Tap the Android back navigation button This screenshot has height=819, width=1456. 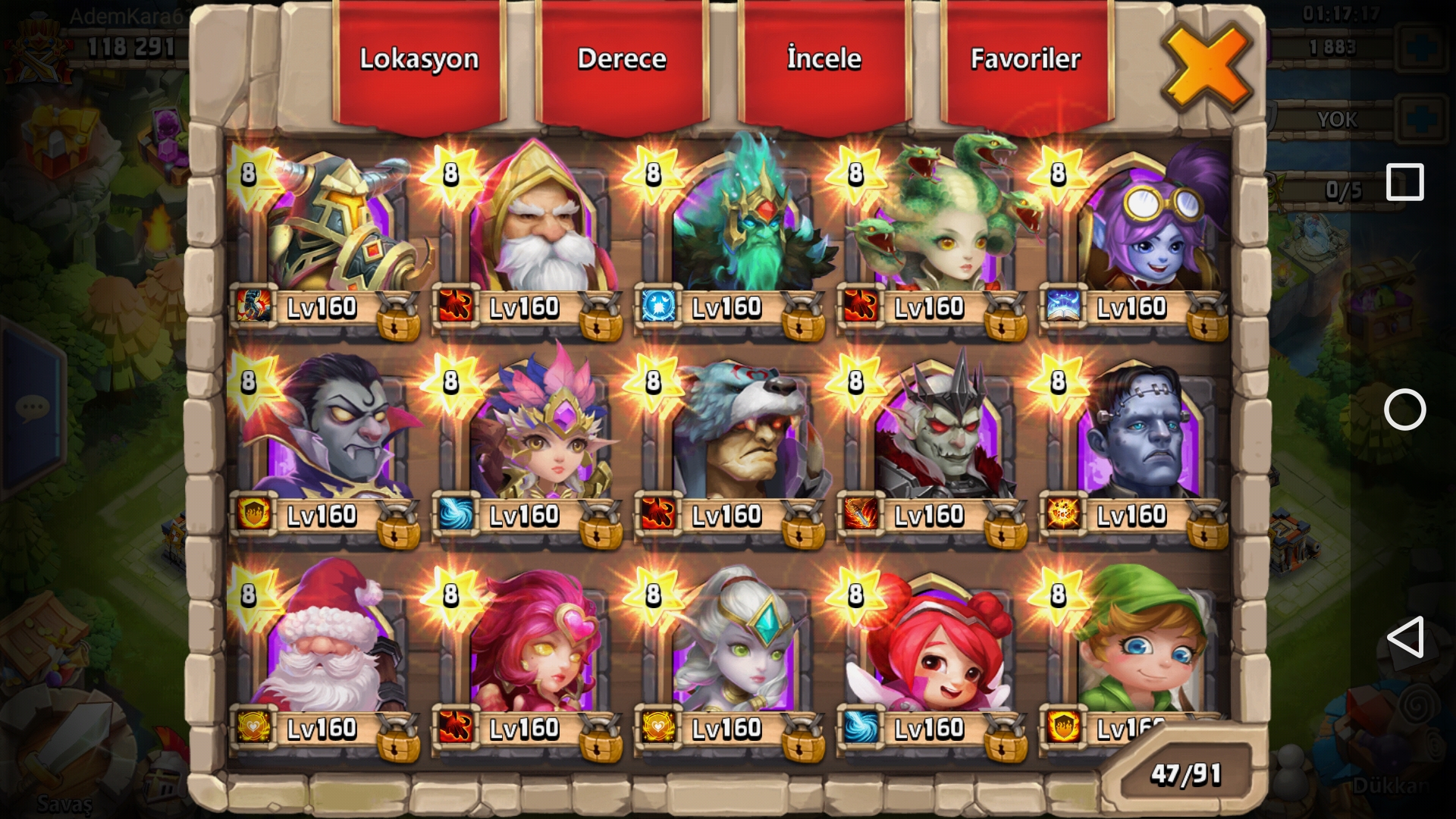1404,638
